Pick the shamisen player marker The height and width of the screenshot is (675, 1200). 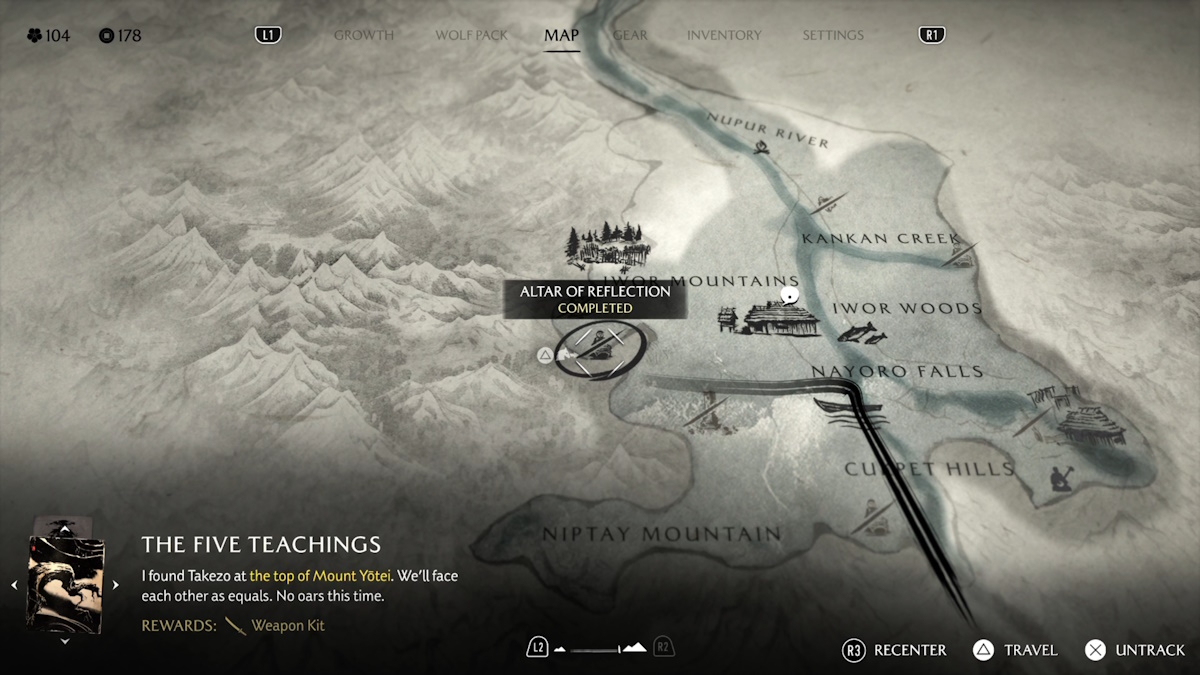[1062, 477]
